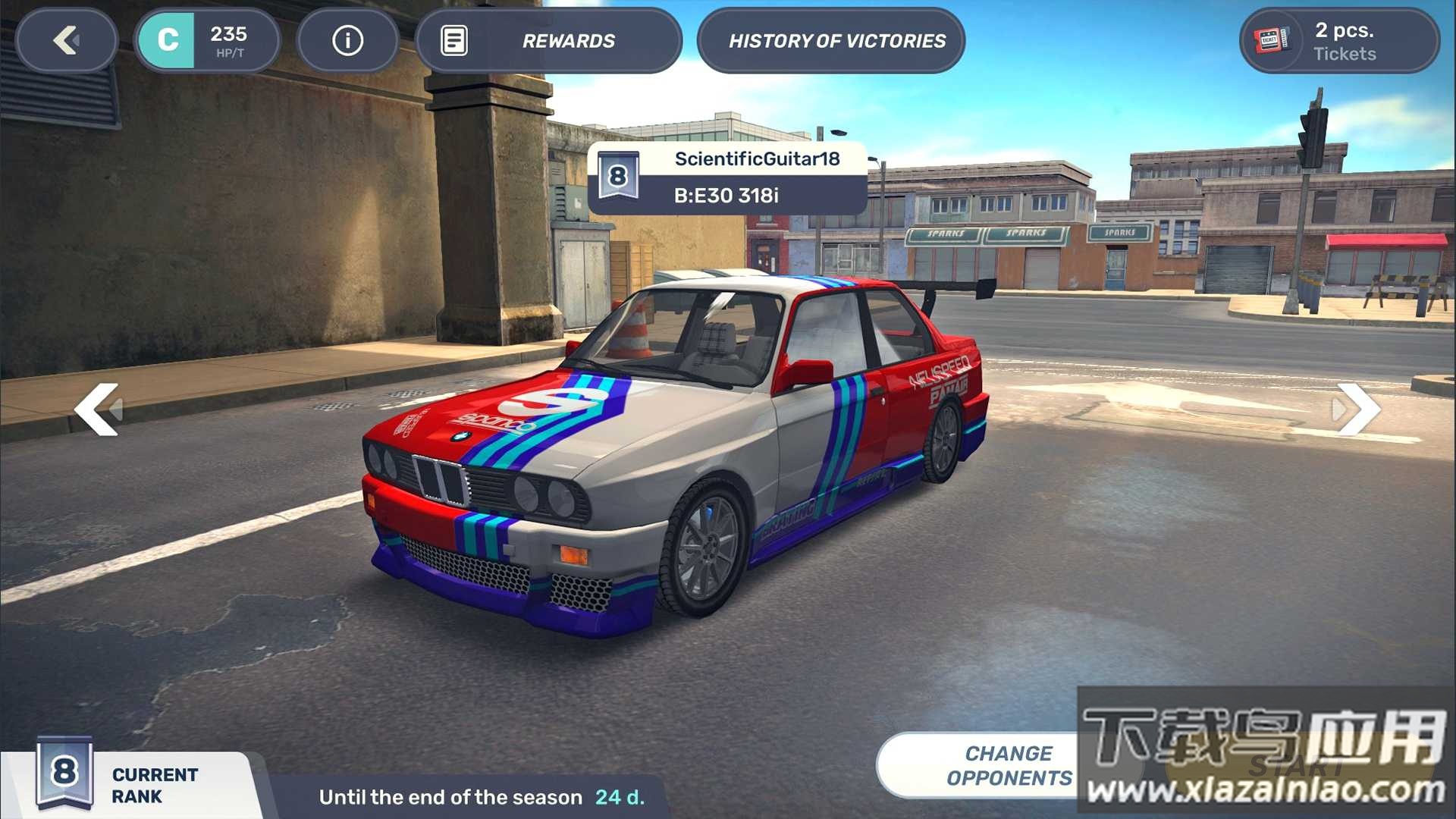
Task: Open the REWARDS menu
Action: (x=567, y=41)
